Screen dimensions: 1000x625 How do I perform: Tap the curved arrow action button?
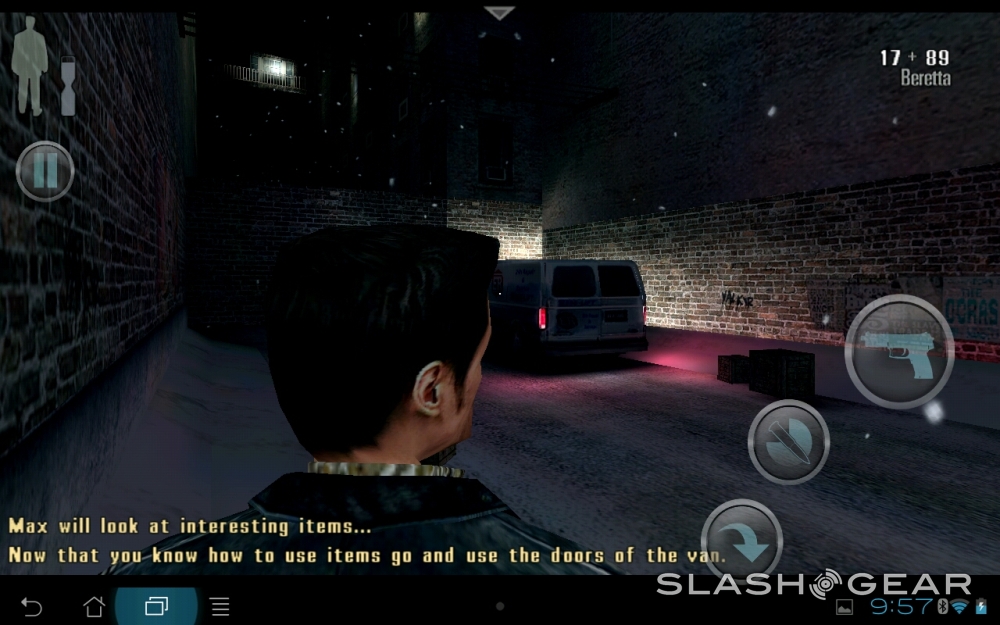coord(742,538)
